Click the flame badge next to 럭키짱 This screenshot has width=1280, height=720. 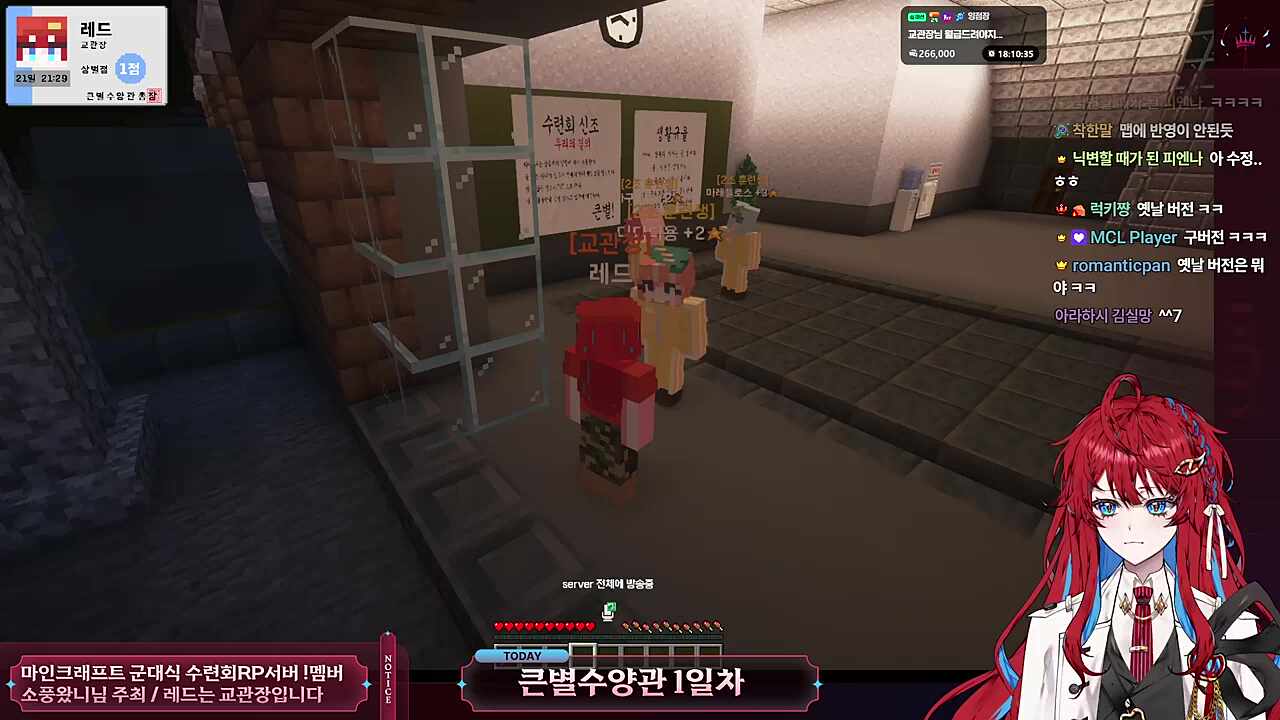coord(1079,210)
